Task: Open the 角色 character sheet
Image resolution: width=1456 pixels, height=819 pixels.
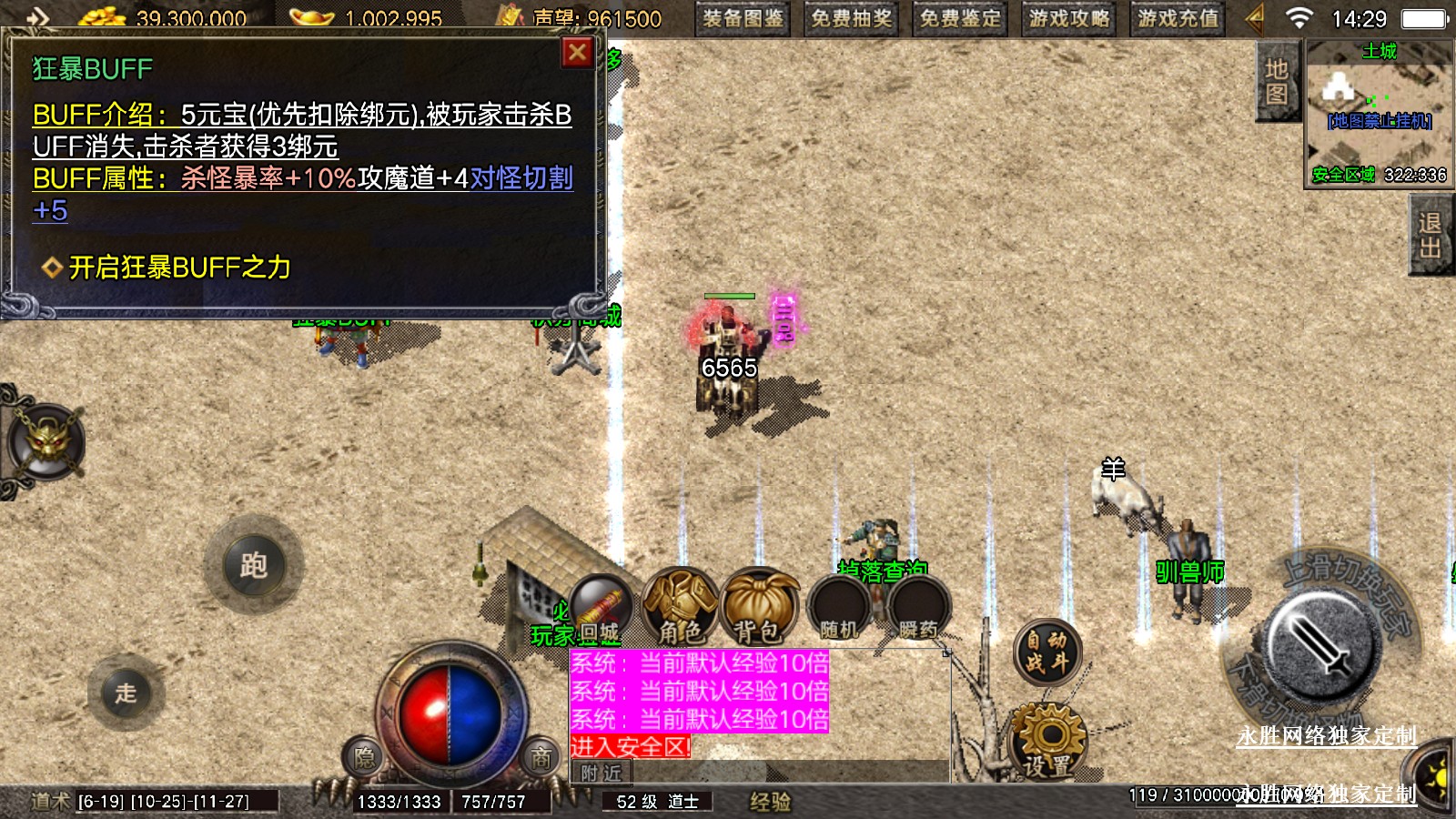Action: click(681, 606)
